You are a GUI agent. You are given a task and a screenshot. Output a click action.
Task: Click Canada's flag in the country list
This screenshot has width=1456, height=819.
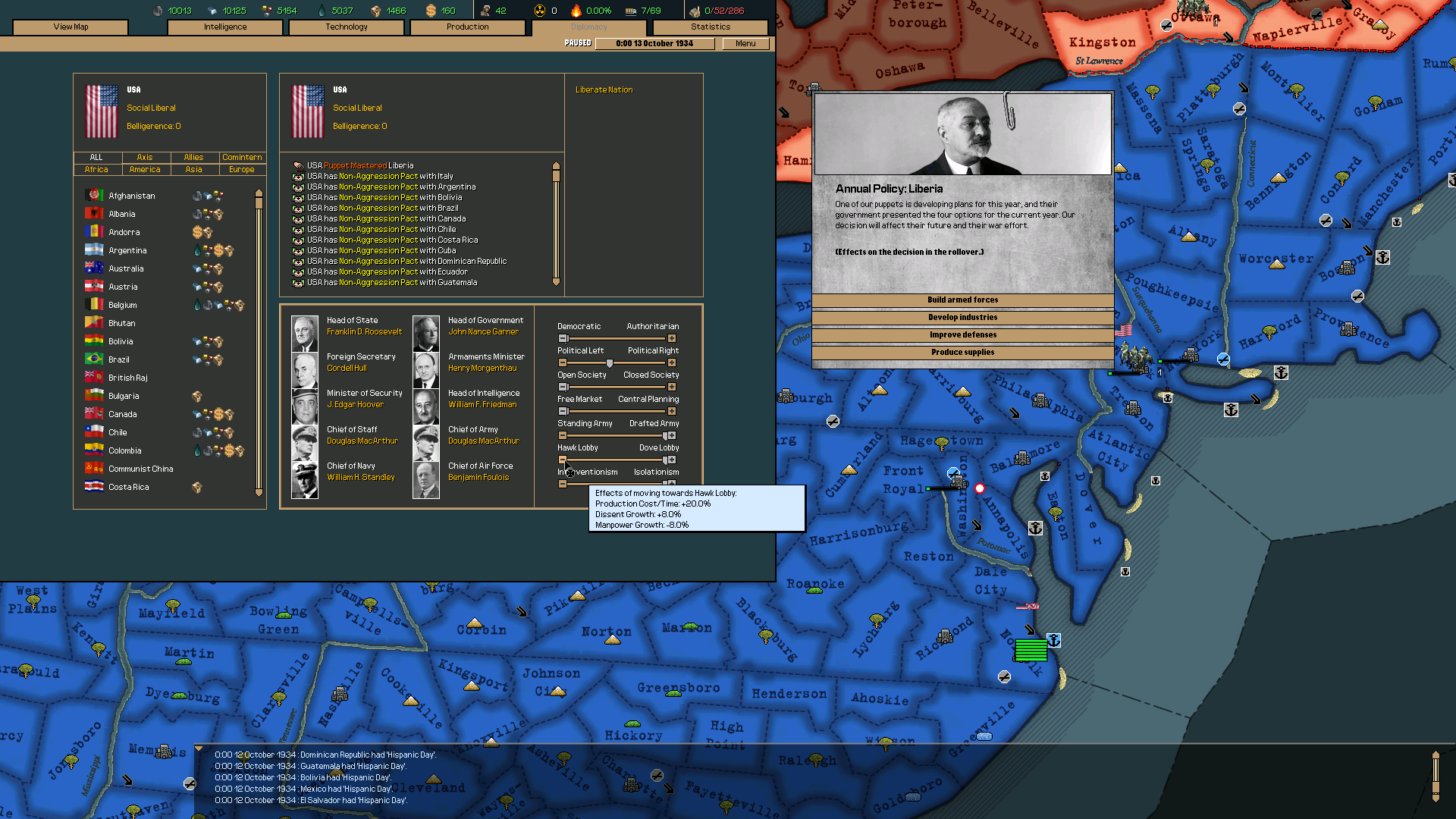[x=95, y=413]
